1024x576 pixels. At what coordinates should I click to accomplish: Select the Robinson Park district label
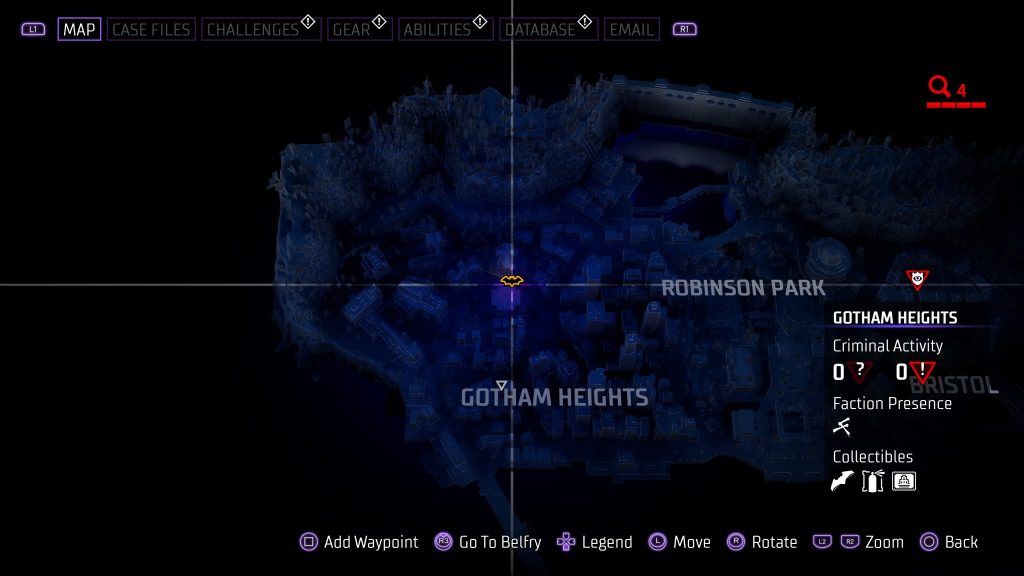coord(743,288)
